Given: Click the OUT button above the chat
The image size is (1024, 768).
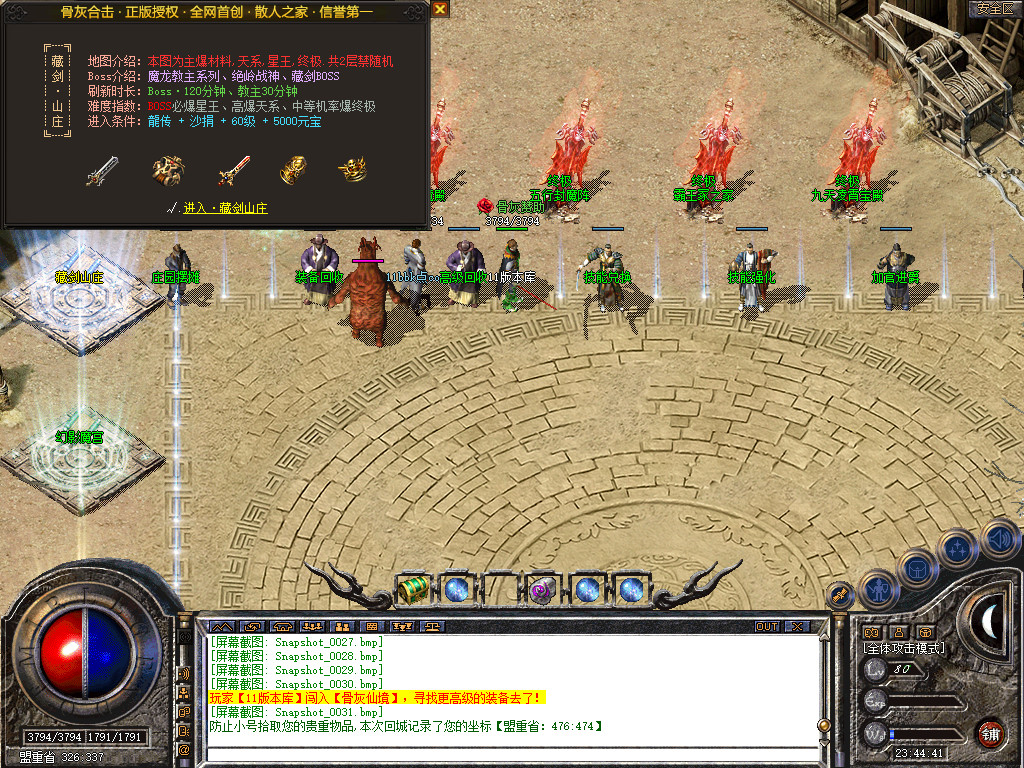Looking at the screenshot, I should [x=766, y=626].
